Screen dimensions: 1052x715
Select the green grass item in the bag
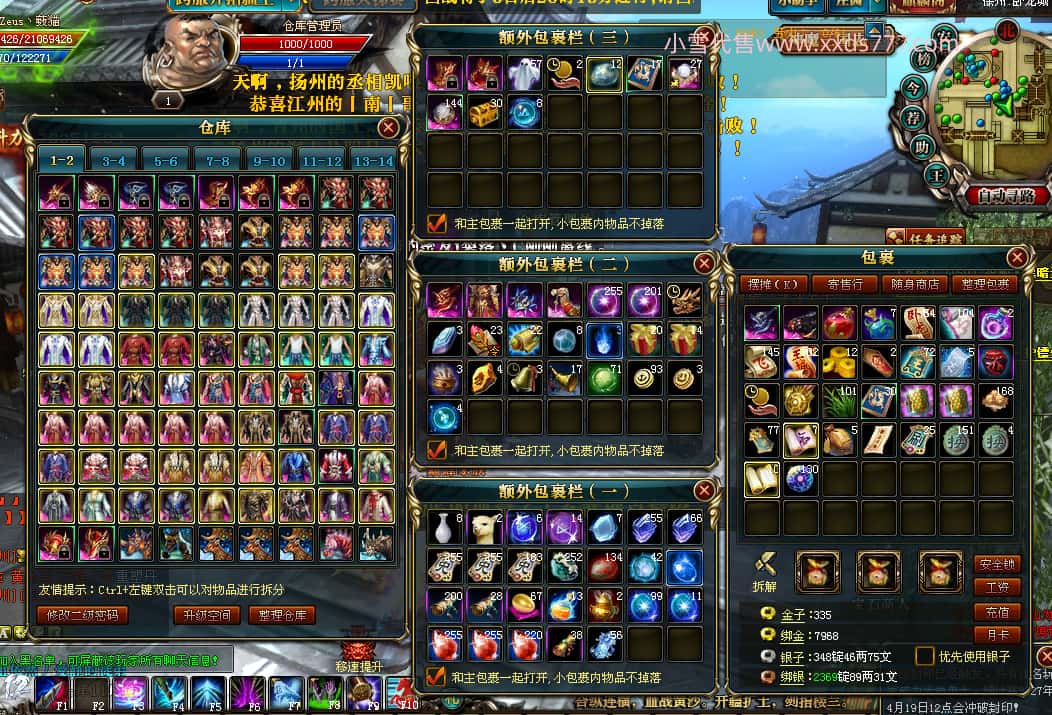tap(841, 400)
